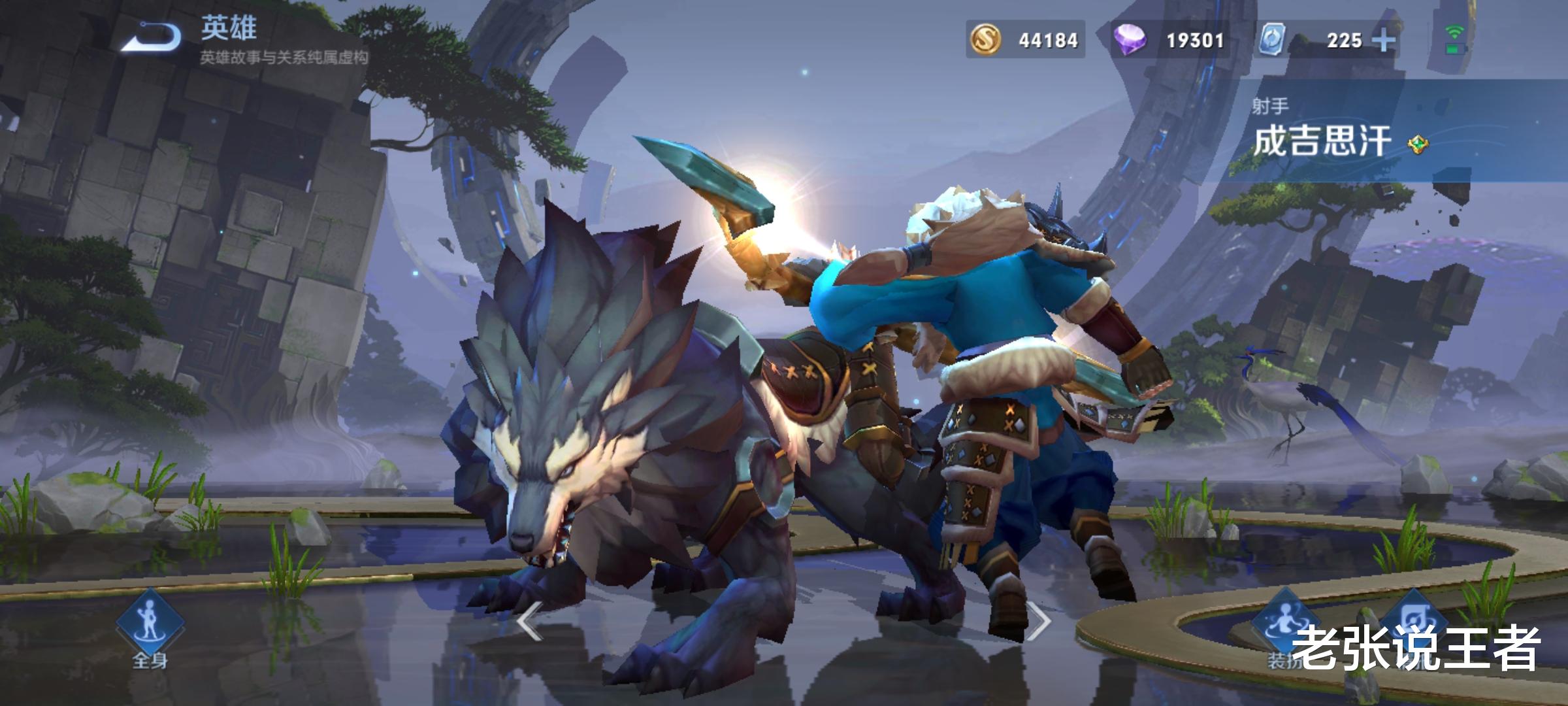This screenshot has width=1568, height=706.
Task: Tap the purple diamond currency icon
Action: (x=1131, y=40)
